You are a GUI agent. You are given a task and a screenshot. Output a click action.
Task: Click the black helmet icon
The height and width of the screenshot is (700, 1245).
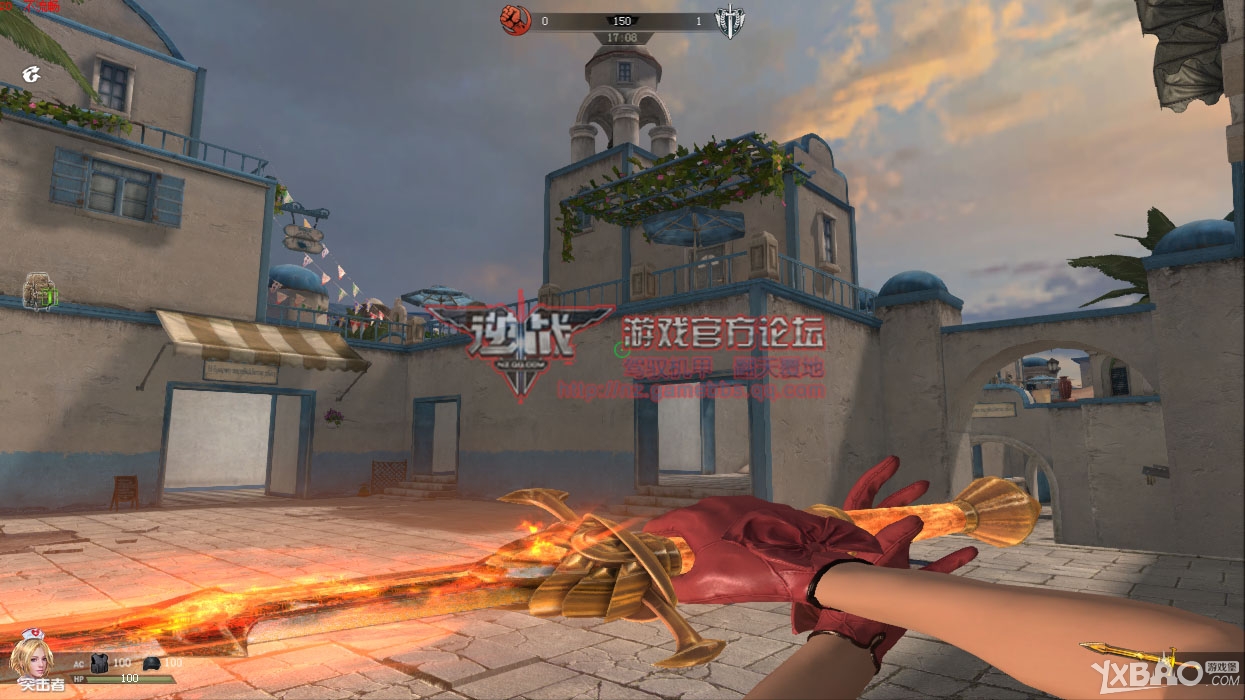151,663
